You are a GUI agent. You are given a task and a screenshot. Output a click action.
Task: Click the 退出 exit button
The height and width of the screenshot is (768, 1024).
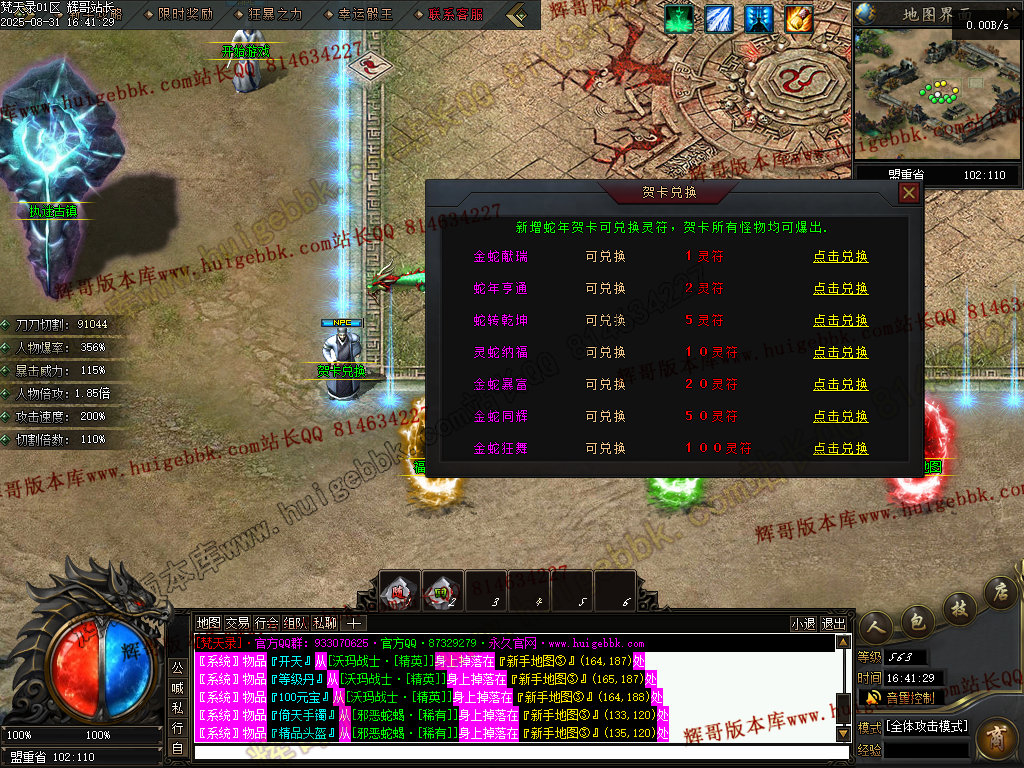click(833, 623)
